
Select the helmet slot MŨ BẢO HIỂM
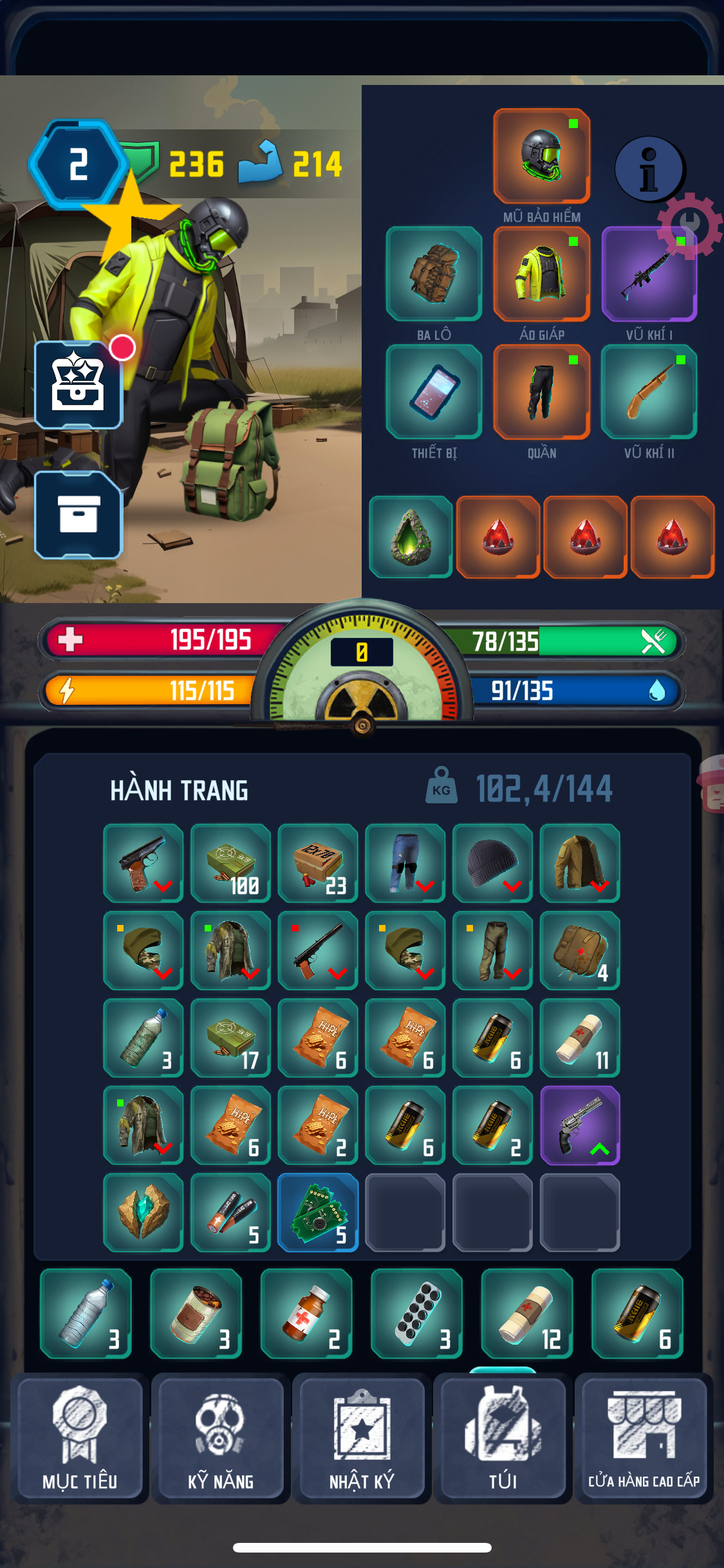541,156
